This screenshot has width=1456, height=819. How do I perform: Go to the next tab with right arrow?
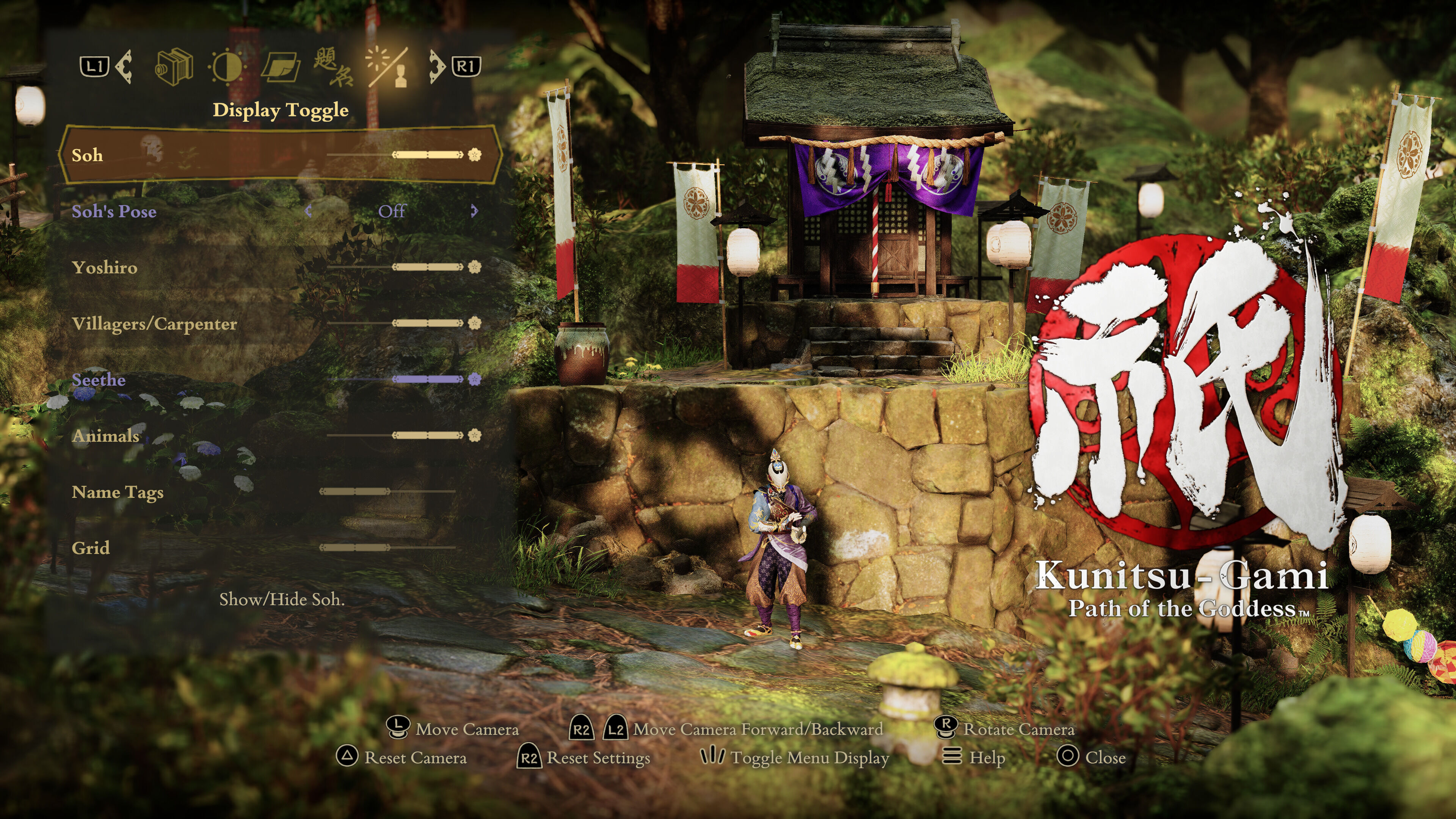pyautogui.click(x=436, y=67)
